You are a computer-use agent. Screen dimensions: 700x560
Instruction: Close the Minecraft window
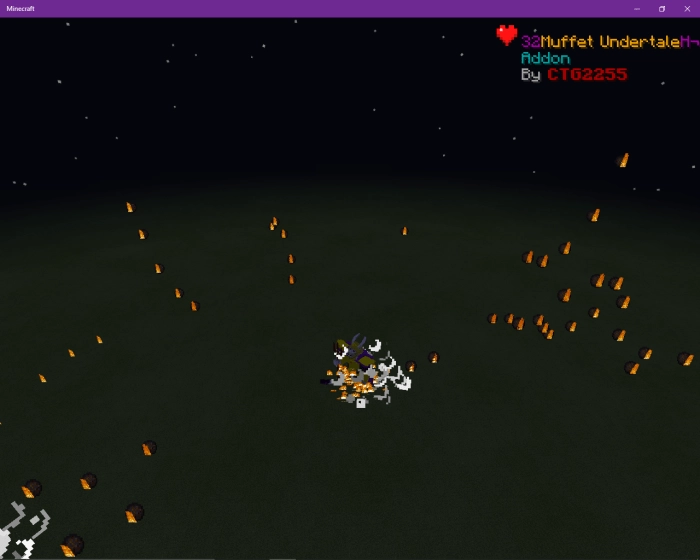click(685, 8)
